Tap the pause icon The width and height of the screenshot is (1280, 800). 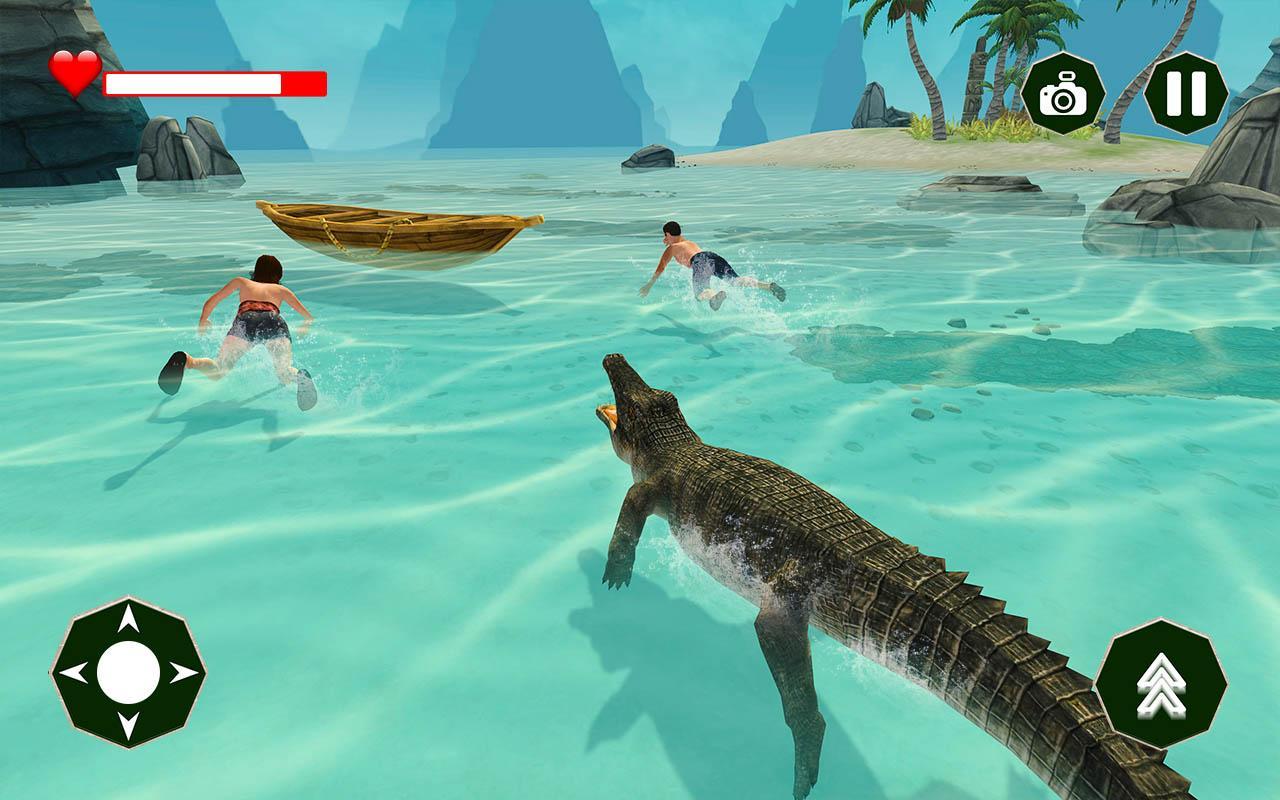tap(1186, 92)
